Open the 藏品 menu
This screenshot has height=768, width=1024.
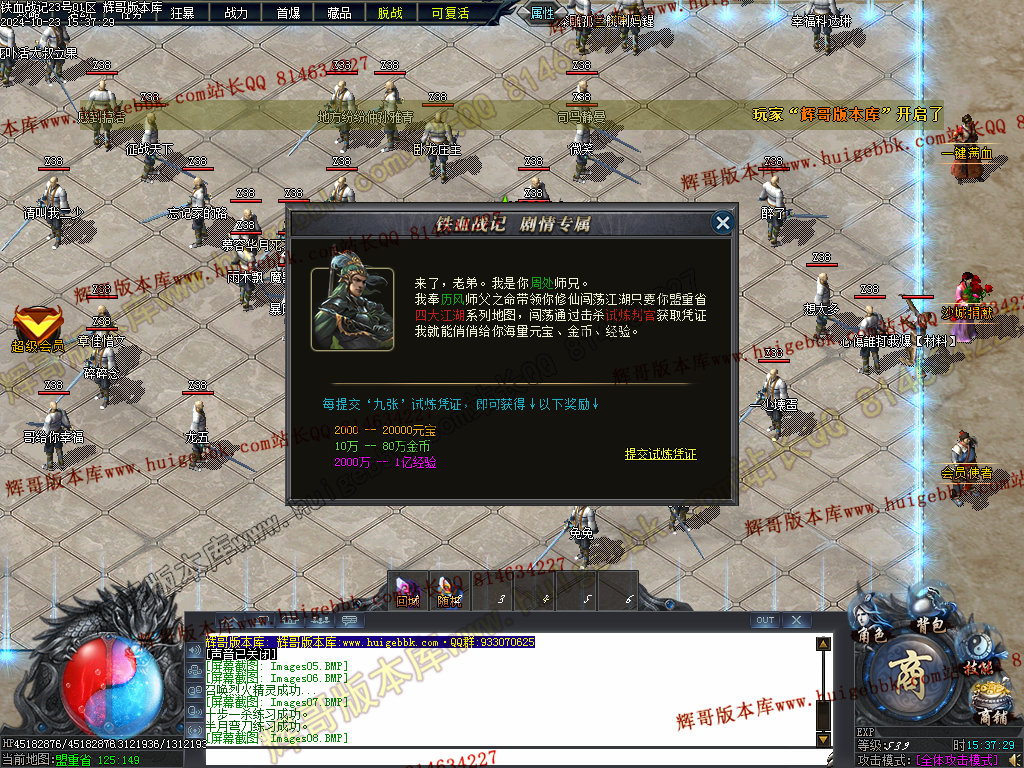point(339,13)
